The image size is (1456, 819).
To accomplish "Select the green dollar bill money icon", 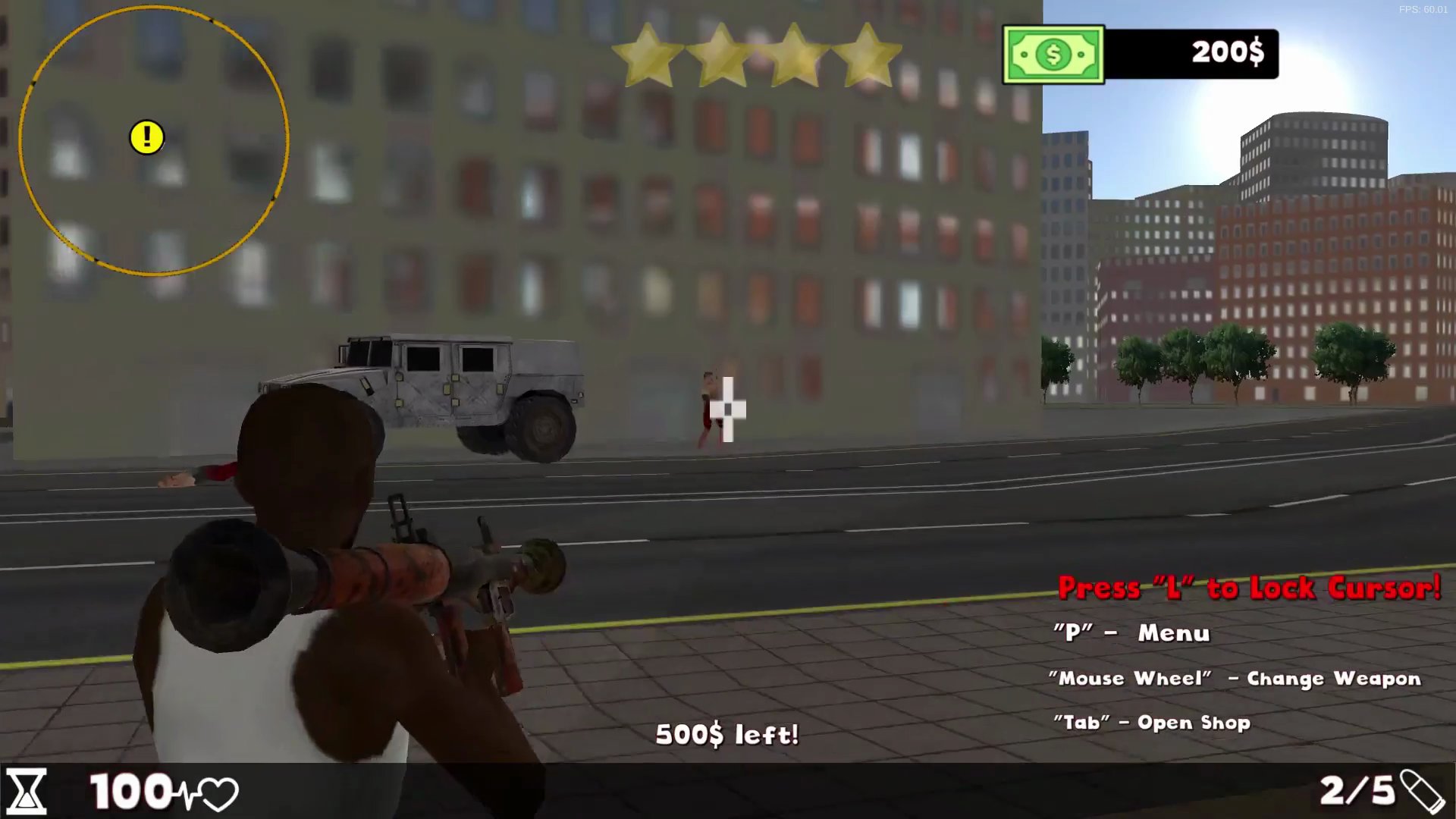I will [1053, 54].
